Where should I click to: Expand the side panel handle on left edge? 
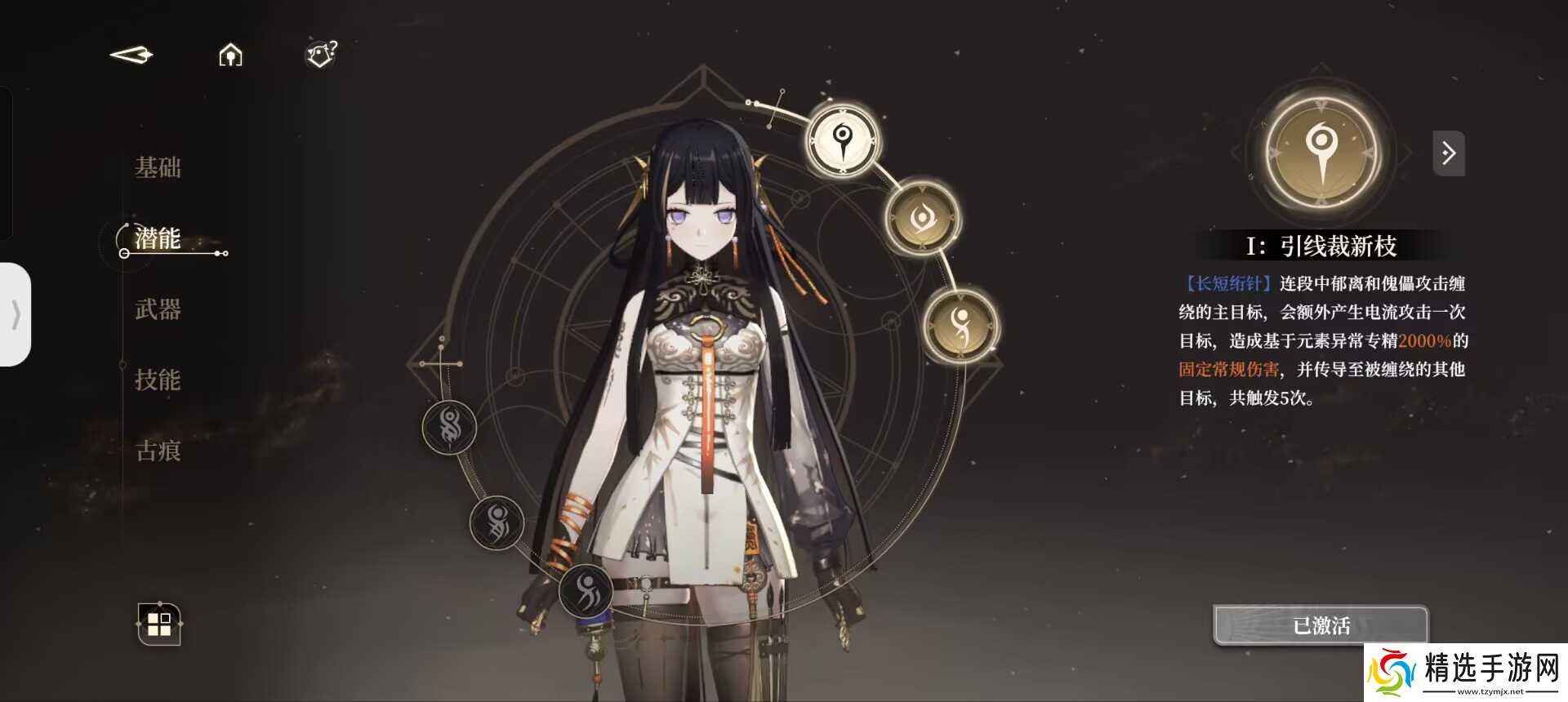pyautogui.click(x=16, y=314)
